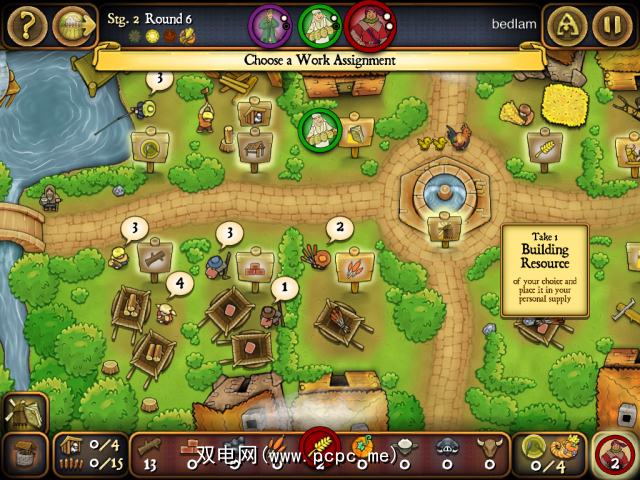This screenshot has width=640, height=480.
Task: Click the basket button beside help
Action: click(x=72, y=25)
